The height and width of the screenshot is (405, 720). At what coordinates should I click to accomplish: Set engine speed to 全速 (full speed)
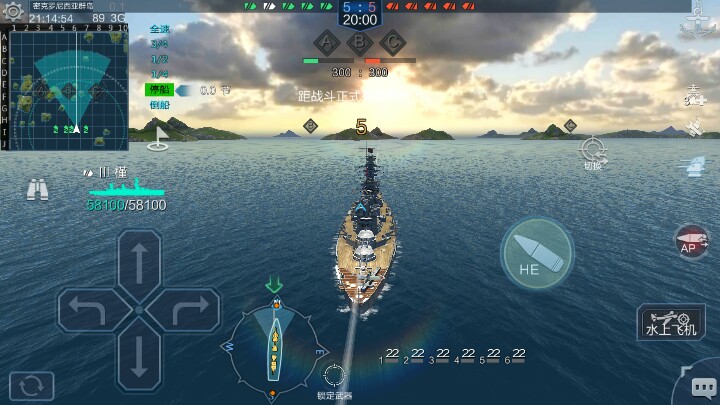click(160, 30)
